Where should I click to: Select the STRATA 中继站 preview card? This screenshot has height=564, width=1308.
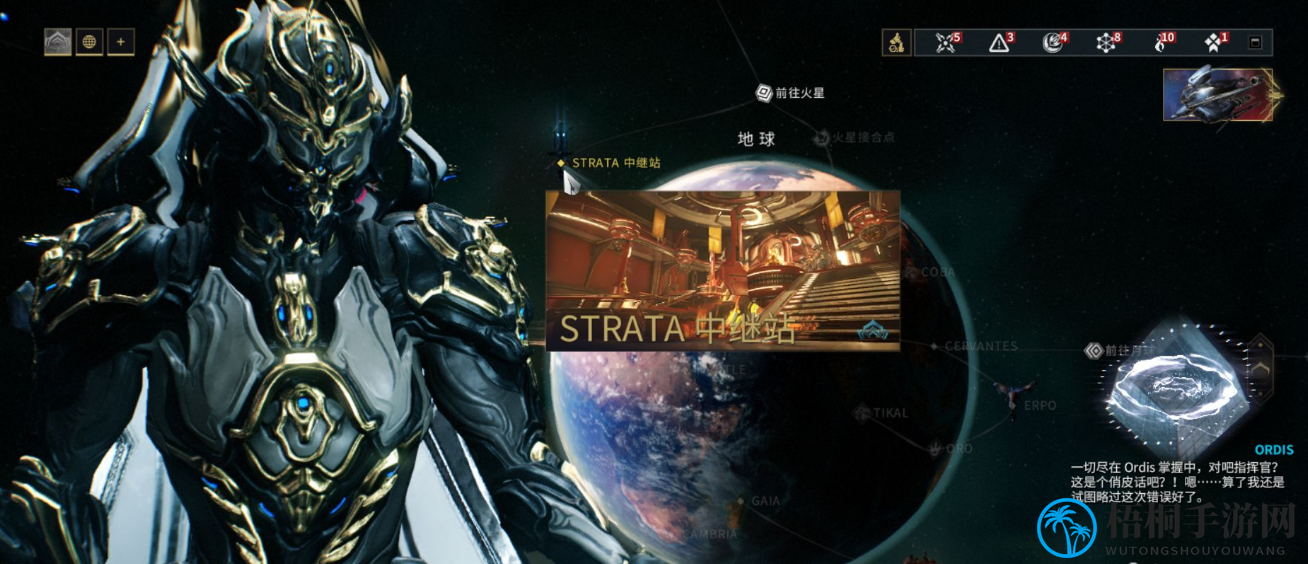722,270
